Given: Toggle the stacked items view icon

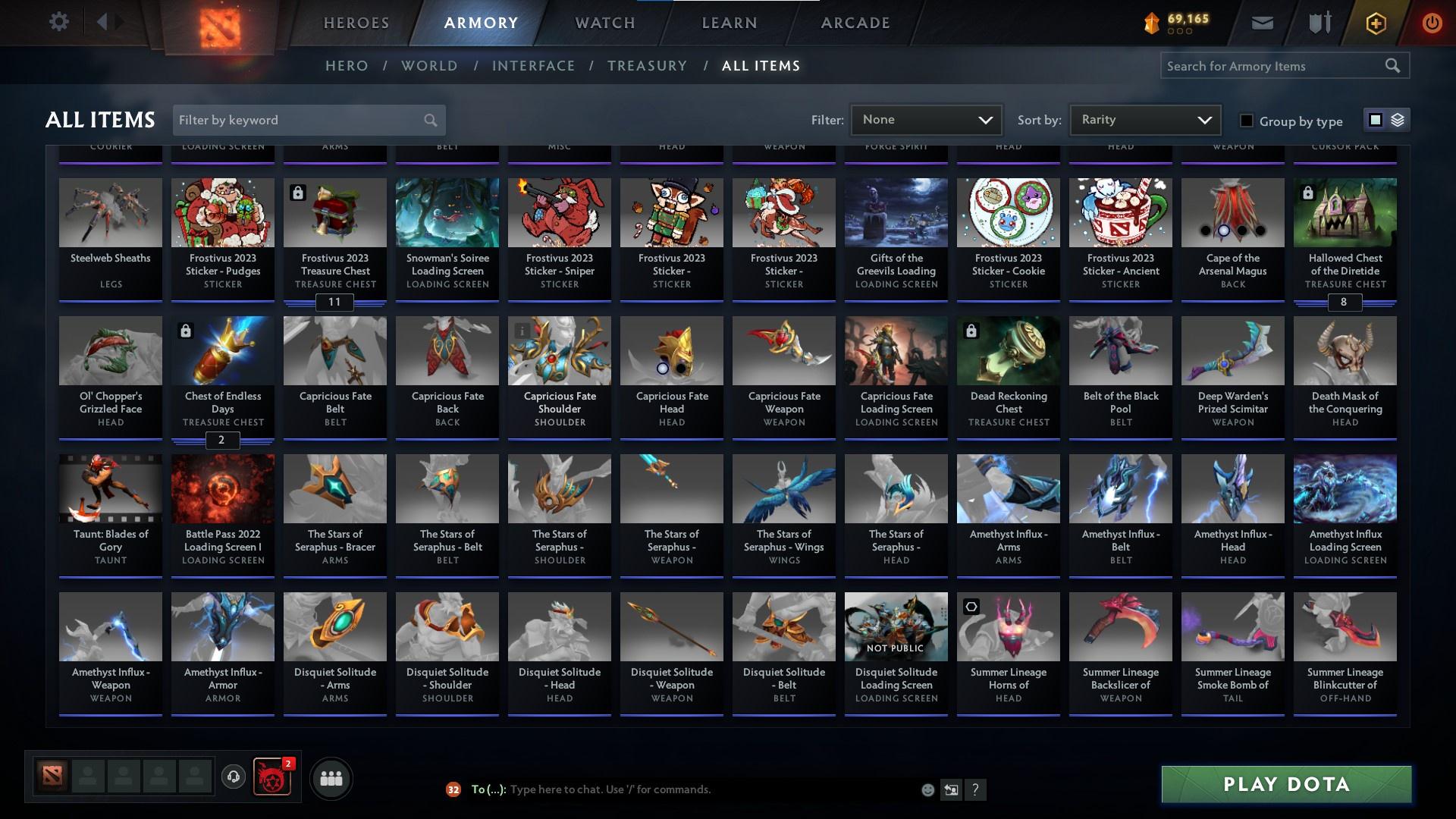Looking at the screenshot, I should pos(1398,120).
